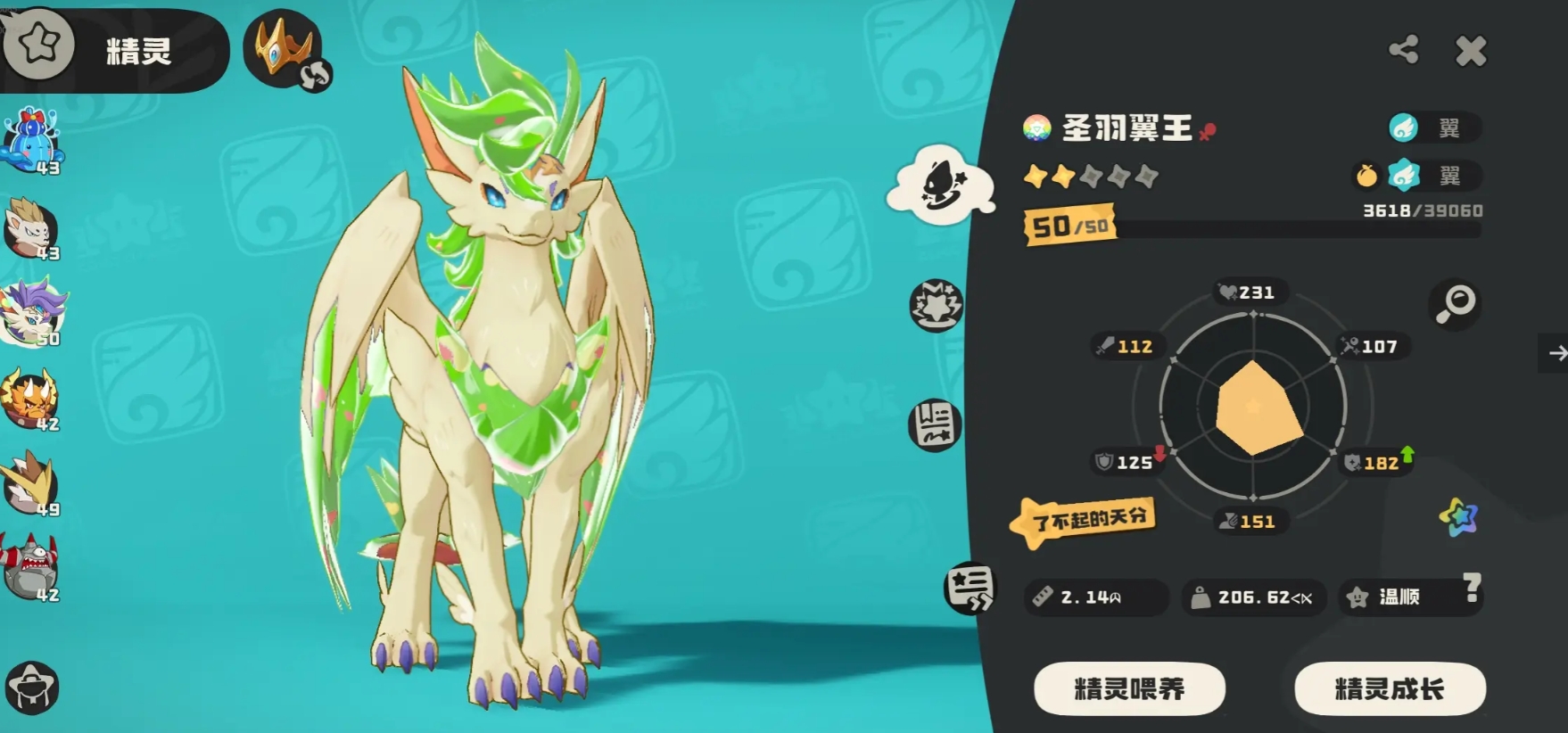Image resolution: width=1568 pixels, height=733 pixels.
Task: Open the star list icon with arrows
Action: (970, 588)
